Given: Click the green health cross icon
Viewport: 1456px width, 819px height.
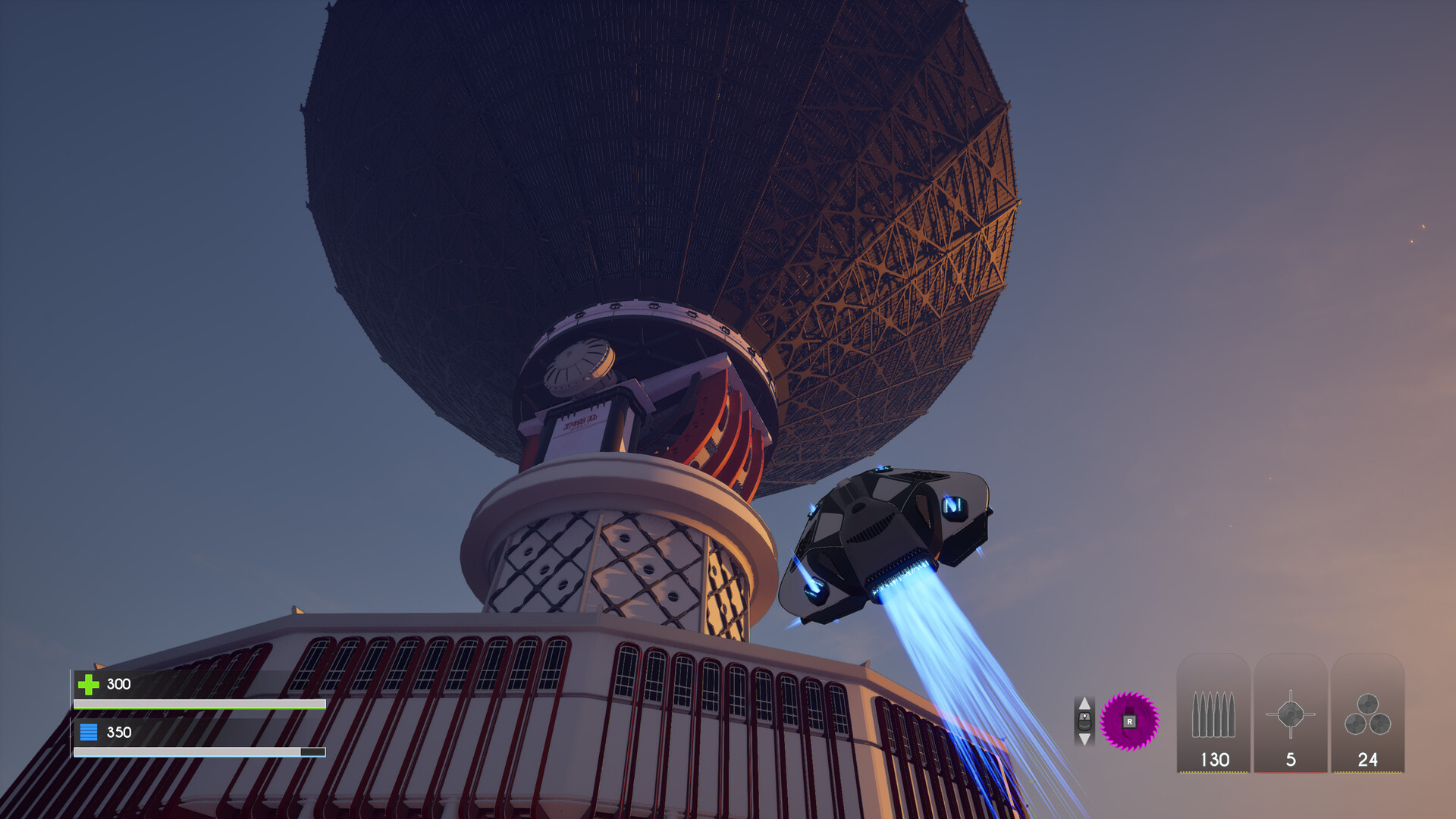Looking at the screenshot, I should 89,684.
